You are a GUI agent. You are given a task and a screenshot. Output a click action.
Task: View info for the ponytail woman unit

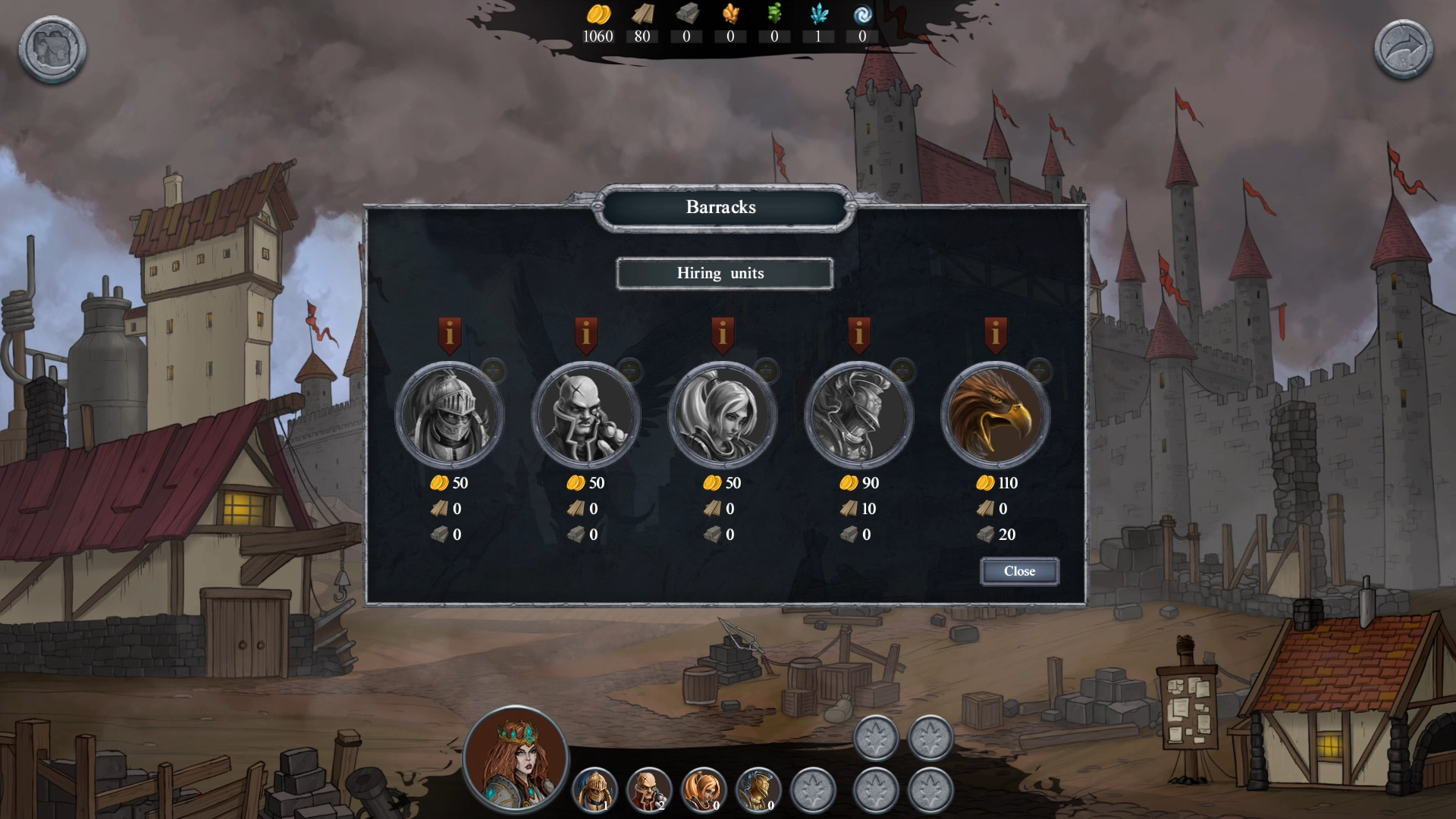click(722, 334)
